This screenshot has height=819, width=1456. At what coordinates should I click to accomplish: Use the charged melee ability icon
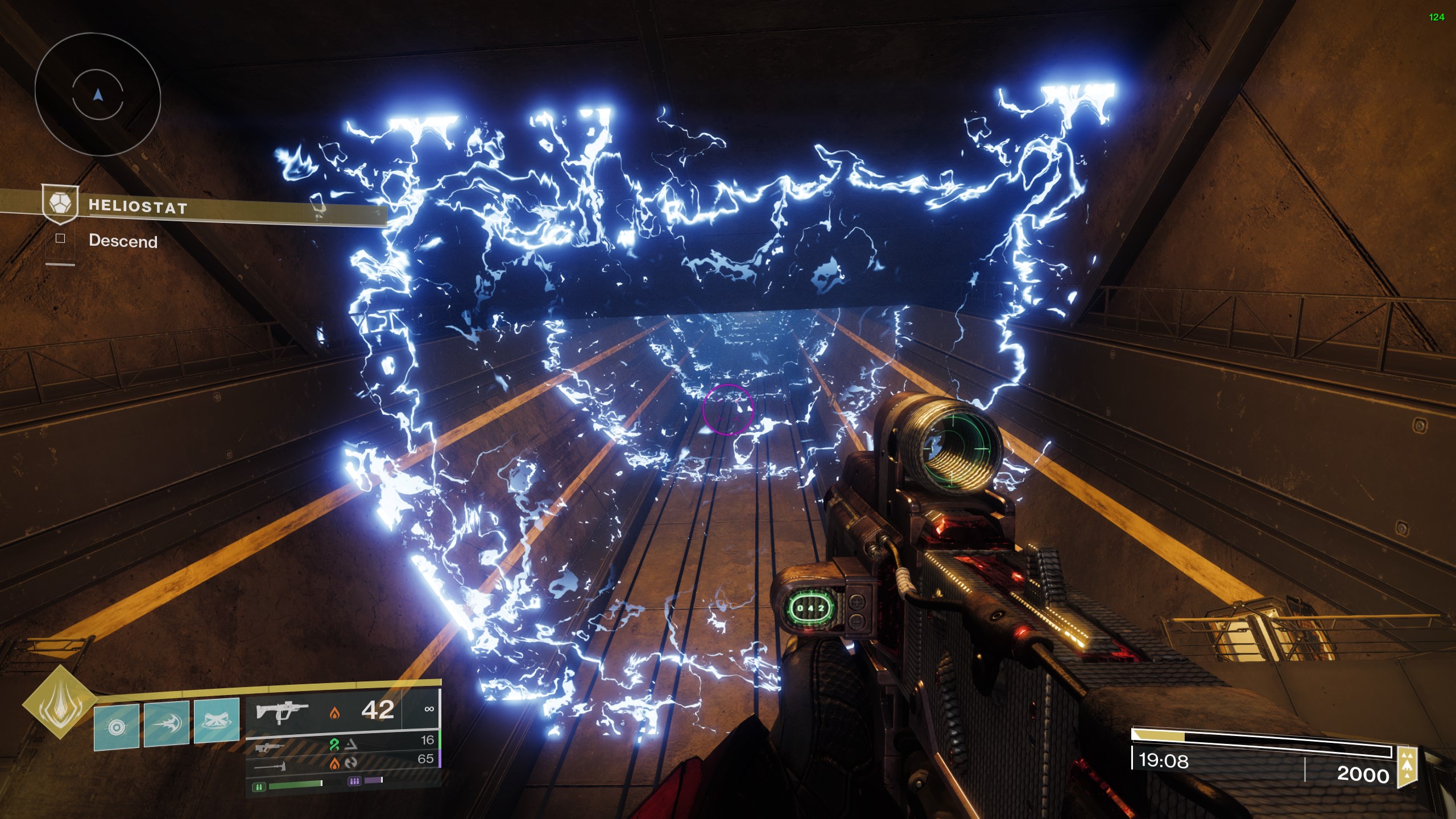click(x=166, y=724)
